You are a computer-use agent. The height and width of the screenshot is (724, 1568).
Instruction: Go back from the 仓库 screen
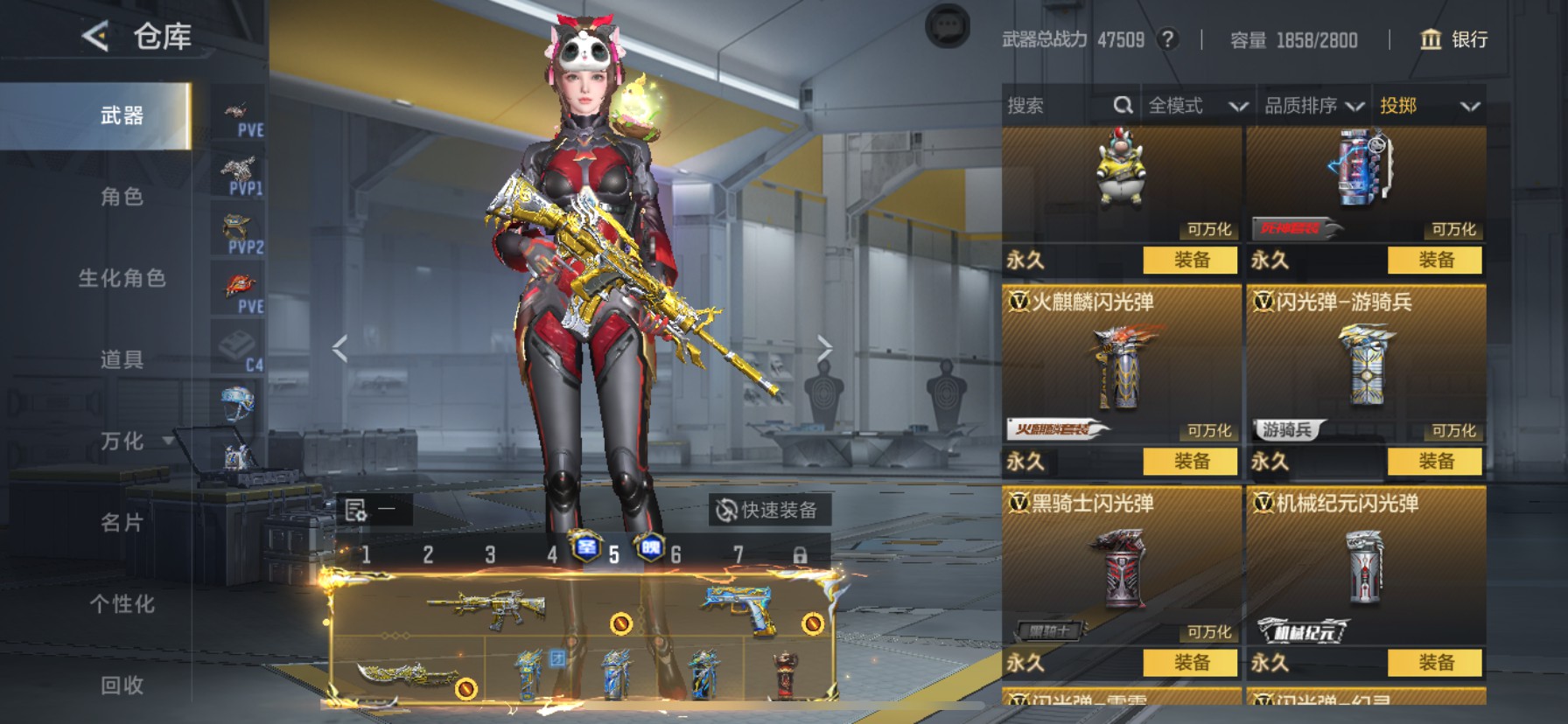95,37
